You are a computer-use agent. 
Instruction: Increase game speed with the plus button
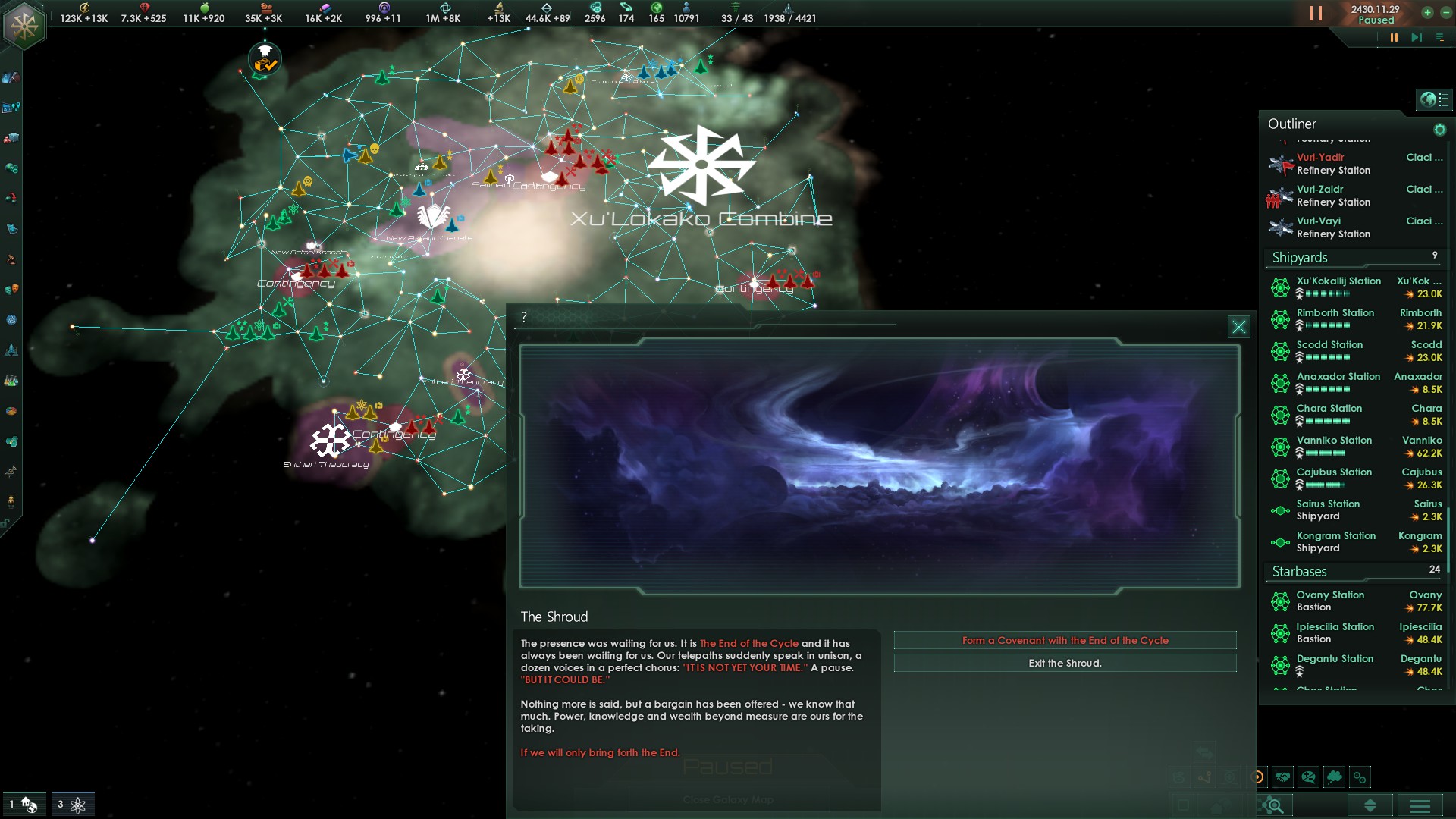pos(1427,12)
